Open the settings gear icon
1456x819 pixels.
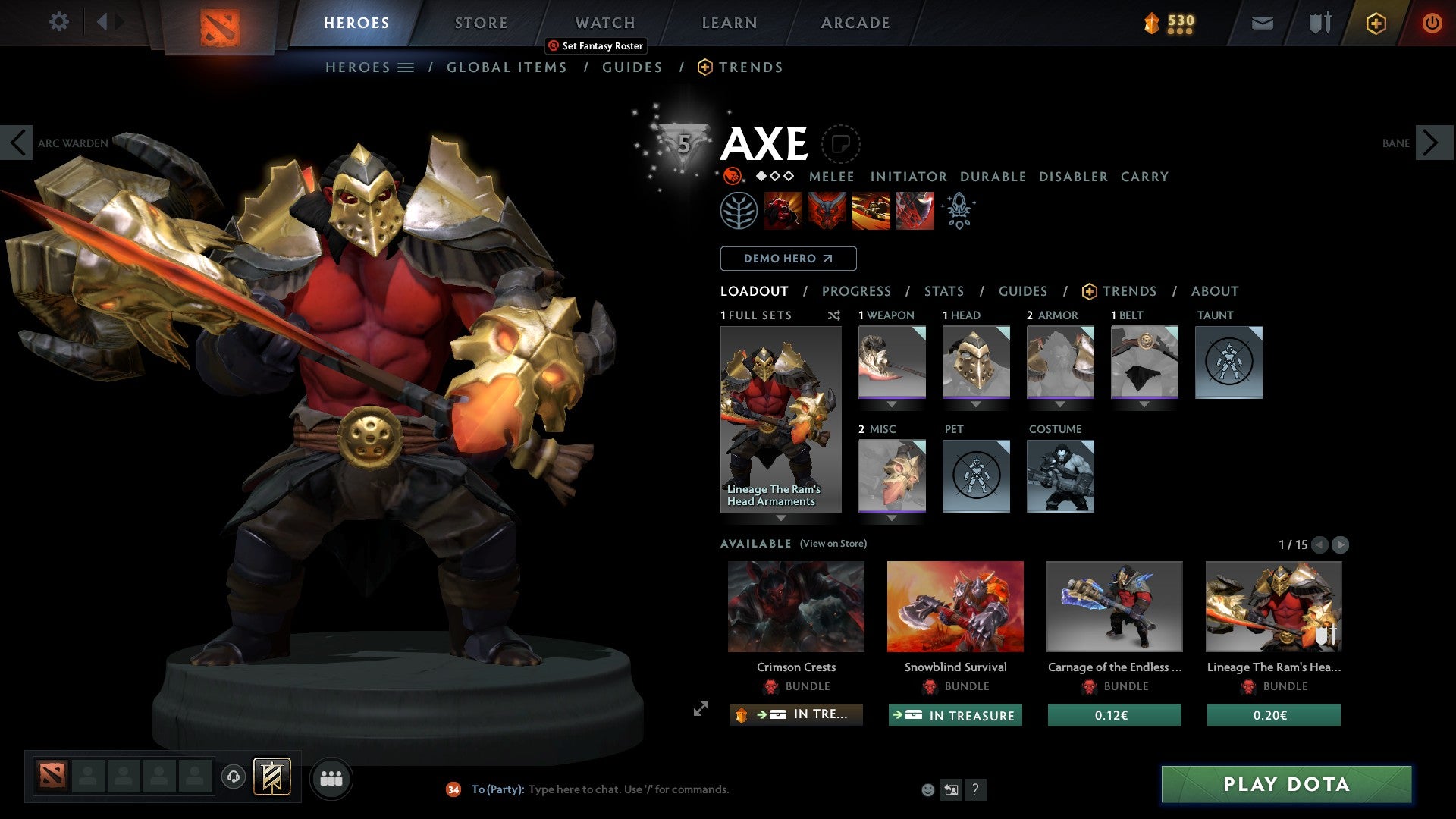click(58, 22)
